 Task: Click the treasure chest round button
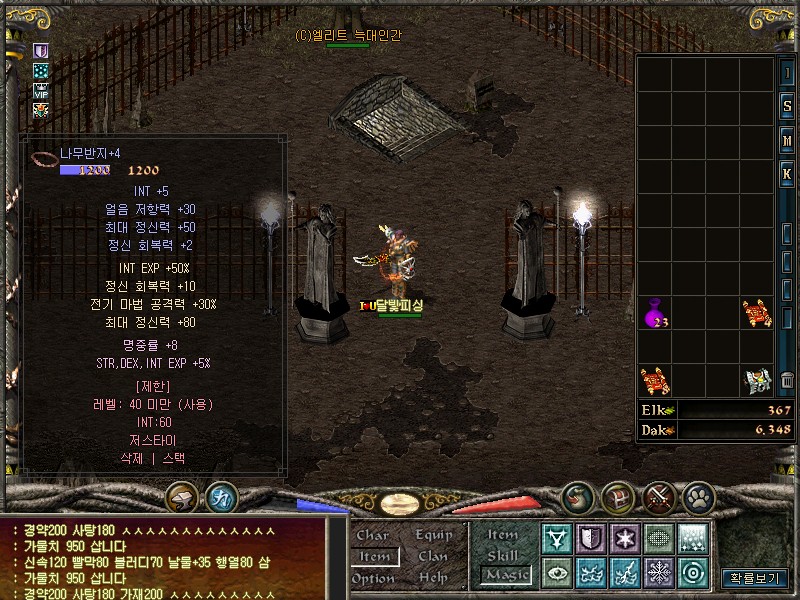618,496
